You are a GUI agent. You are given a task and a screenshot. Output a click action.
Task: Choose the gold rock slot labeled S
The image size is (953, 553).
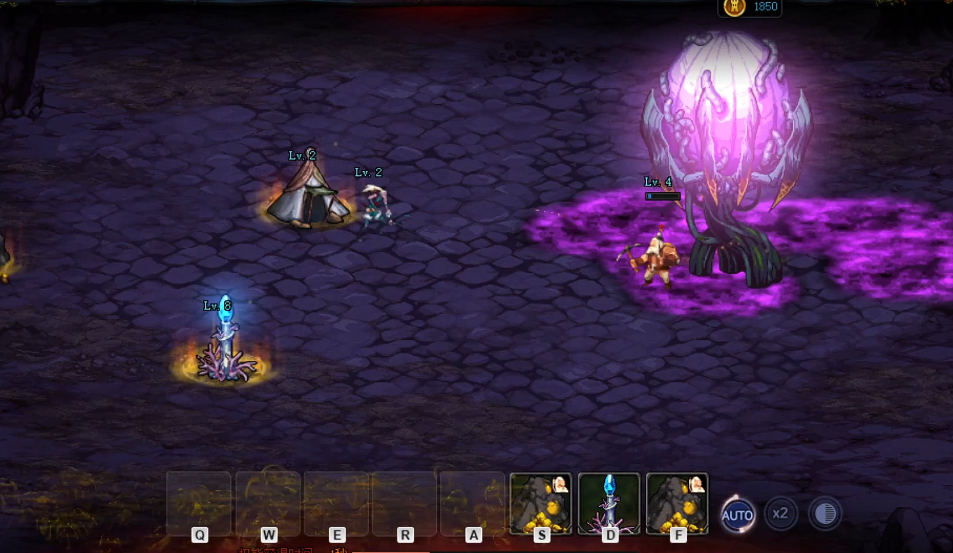click(x=541, y=503)
